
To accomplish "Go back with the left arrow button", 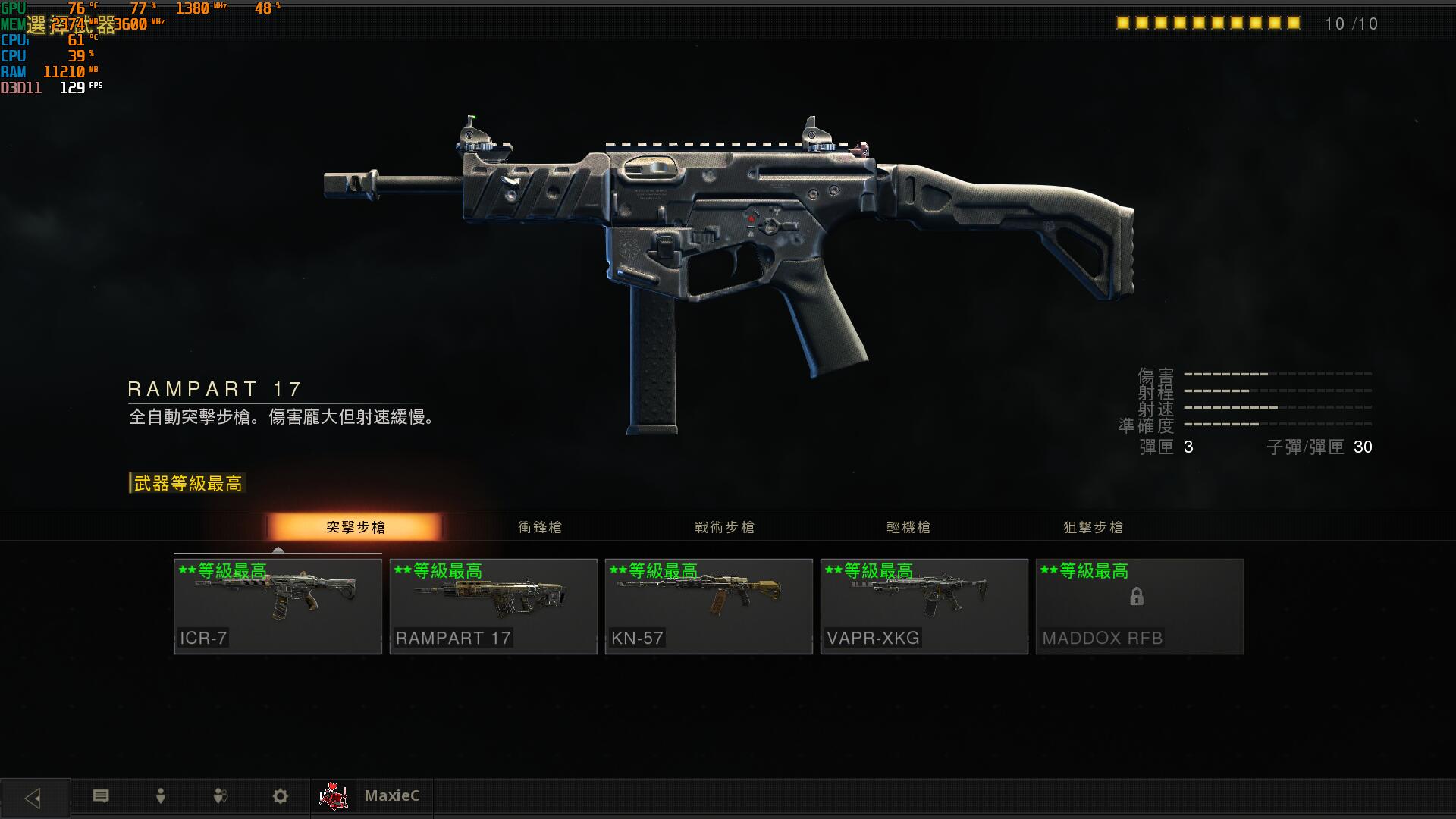I will (x=34, y=797).
